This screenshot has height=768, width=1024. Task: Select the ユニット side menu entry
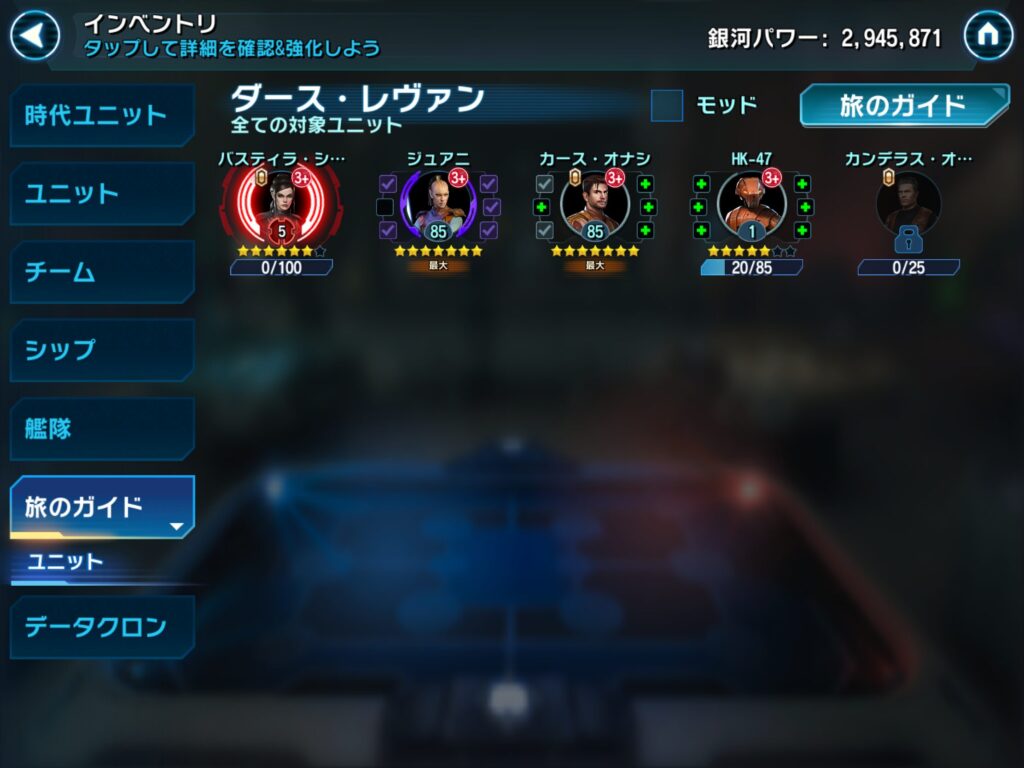pyautogui.click(x=102, y=193)
